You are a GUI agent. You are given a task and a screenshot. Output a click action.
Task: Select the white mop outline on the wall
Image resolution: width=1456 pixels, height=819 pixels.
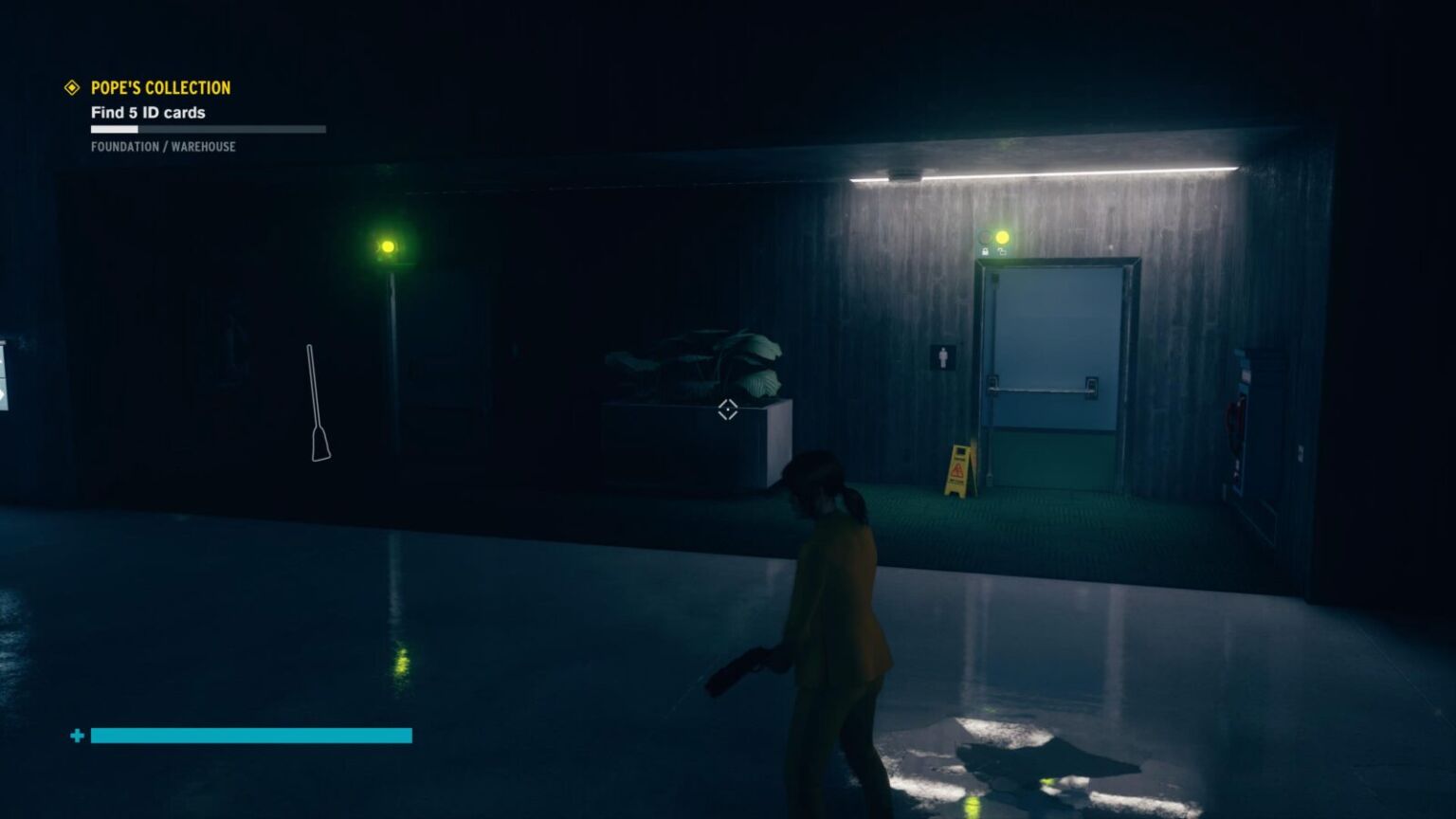[316, 403]
